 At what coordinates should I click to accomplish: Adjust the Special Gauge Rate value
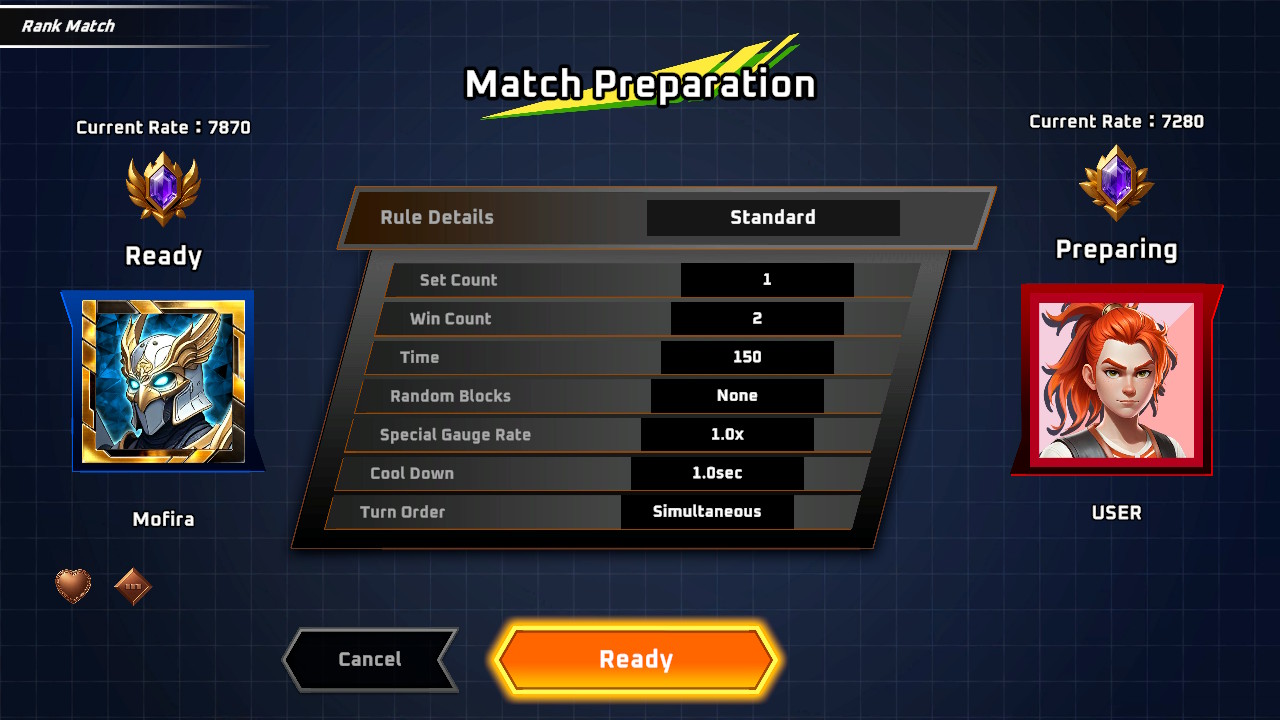727,434
